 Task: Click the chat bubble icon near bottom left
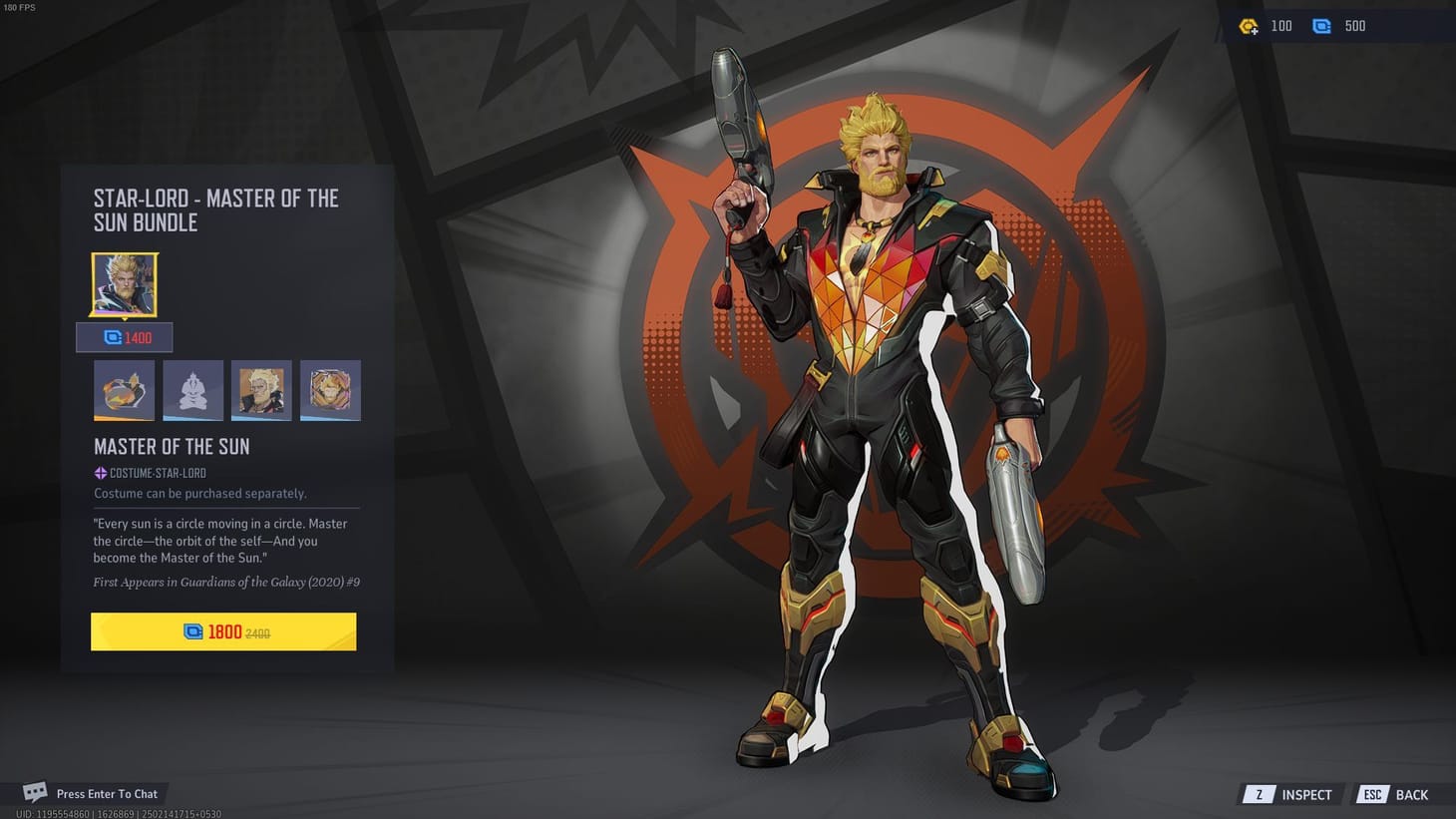[x=35, y=792]
